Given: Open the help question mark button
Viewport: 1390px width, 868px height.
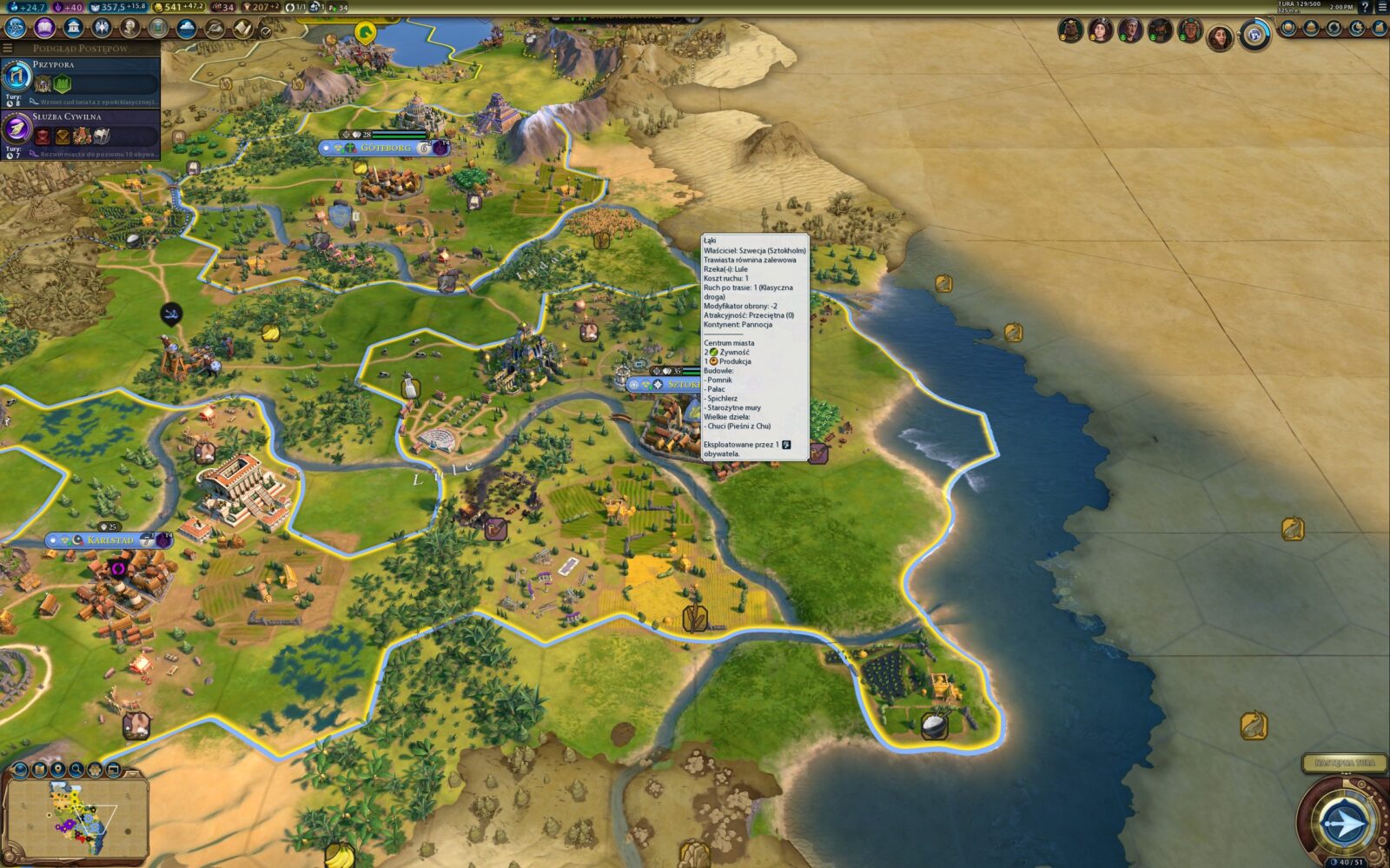Looking at the screenshot, I should (x=1365, y=7).
